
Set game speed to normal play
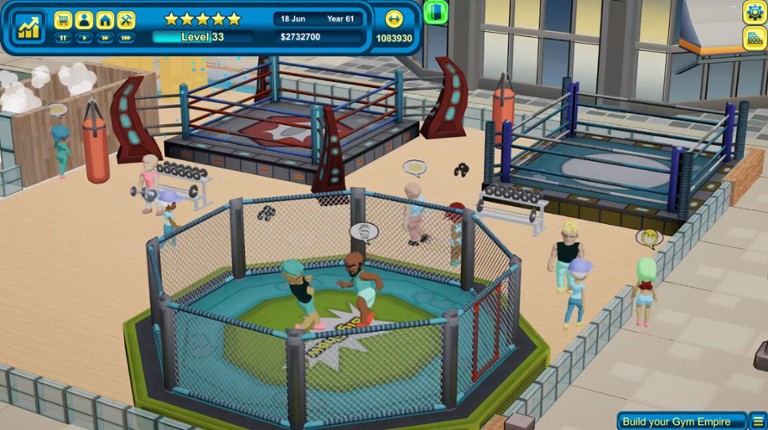coord(84,38)
